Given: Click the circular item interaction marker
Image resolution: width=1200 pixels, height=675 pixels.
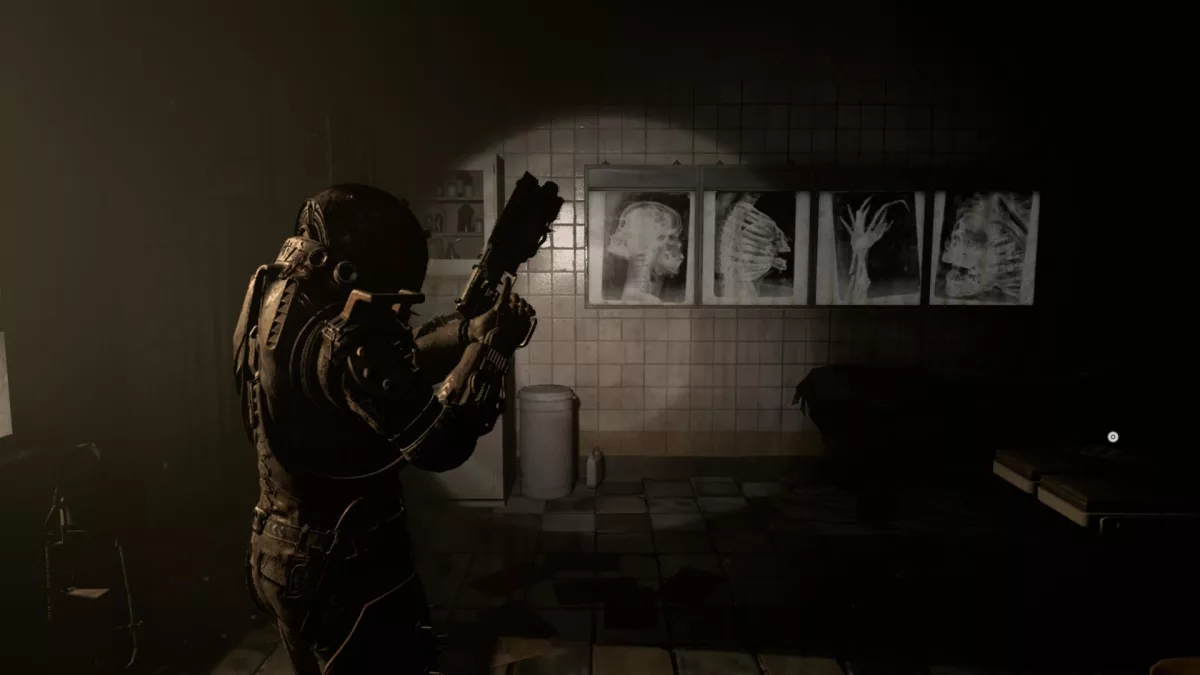Looking at the screenshot, I should pos(1112,437).
